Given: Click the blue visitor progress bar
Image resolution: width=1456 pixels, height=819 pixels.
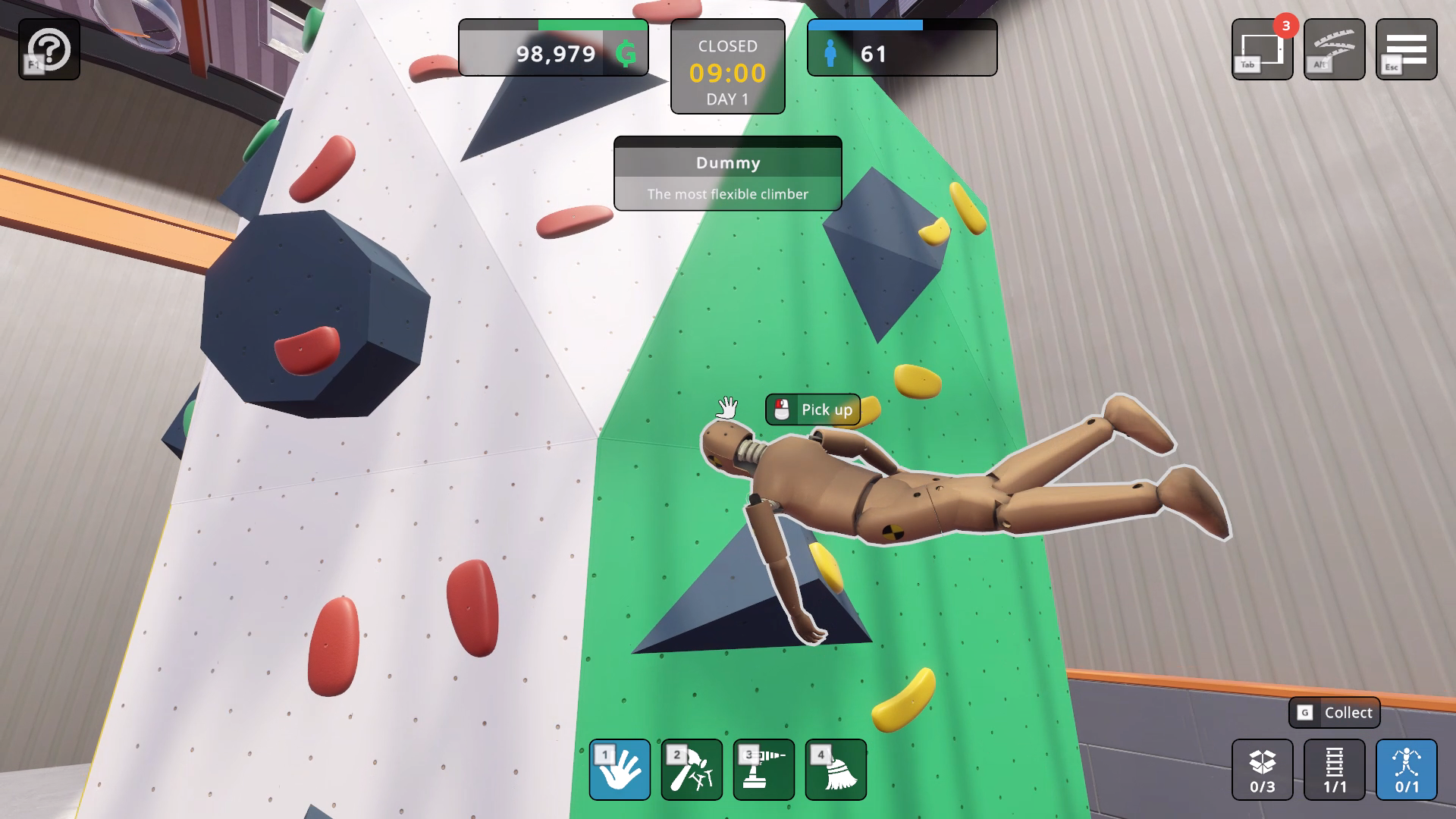Looking at the screenshot, I should tap(864, 25).
